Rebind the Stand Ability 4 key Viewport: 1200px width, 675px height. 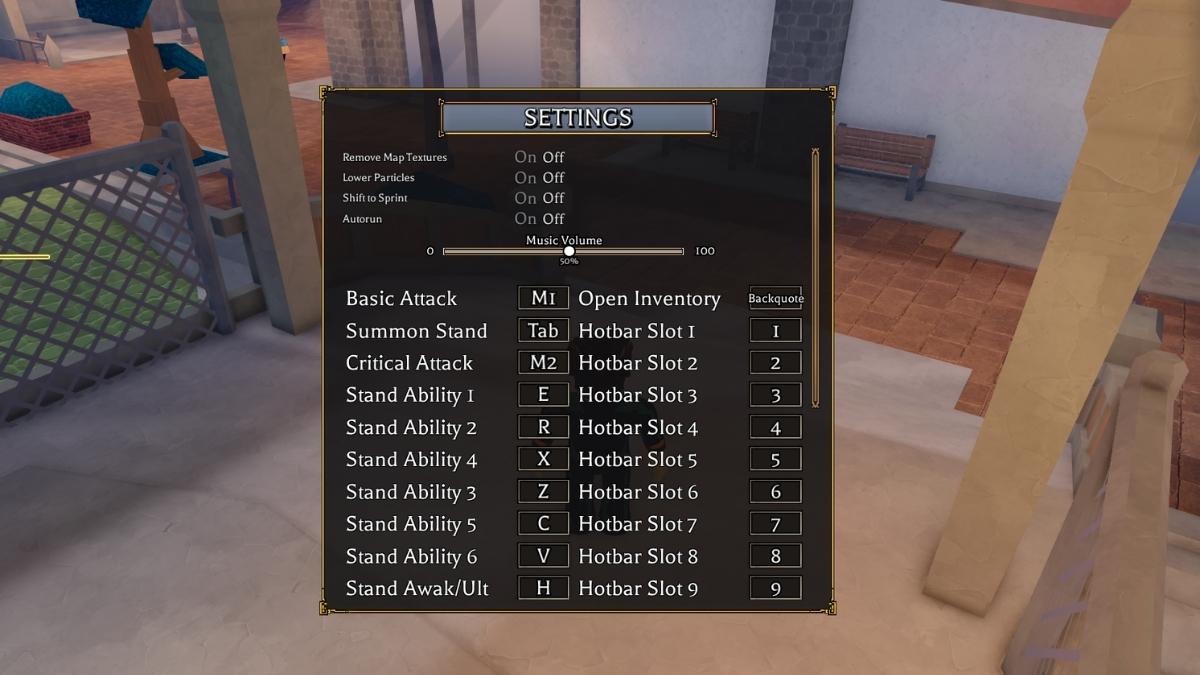pyautogui.click(x=543, y=459)
